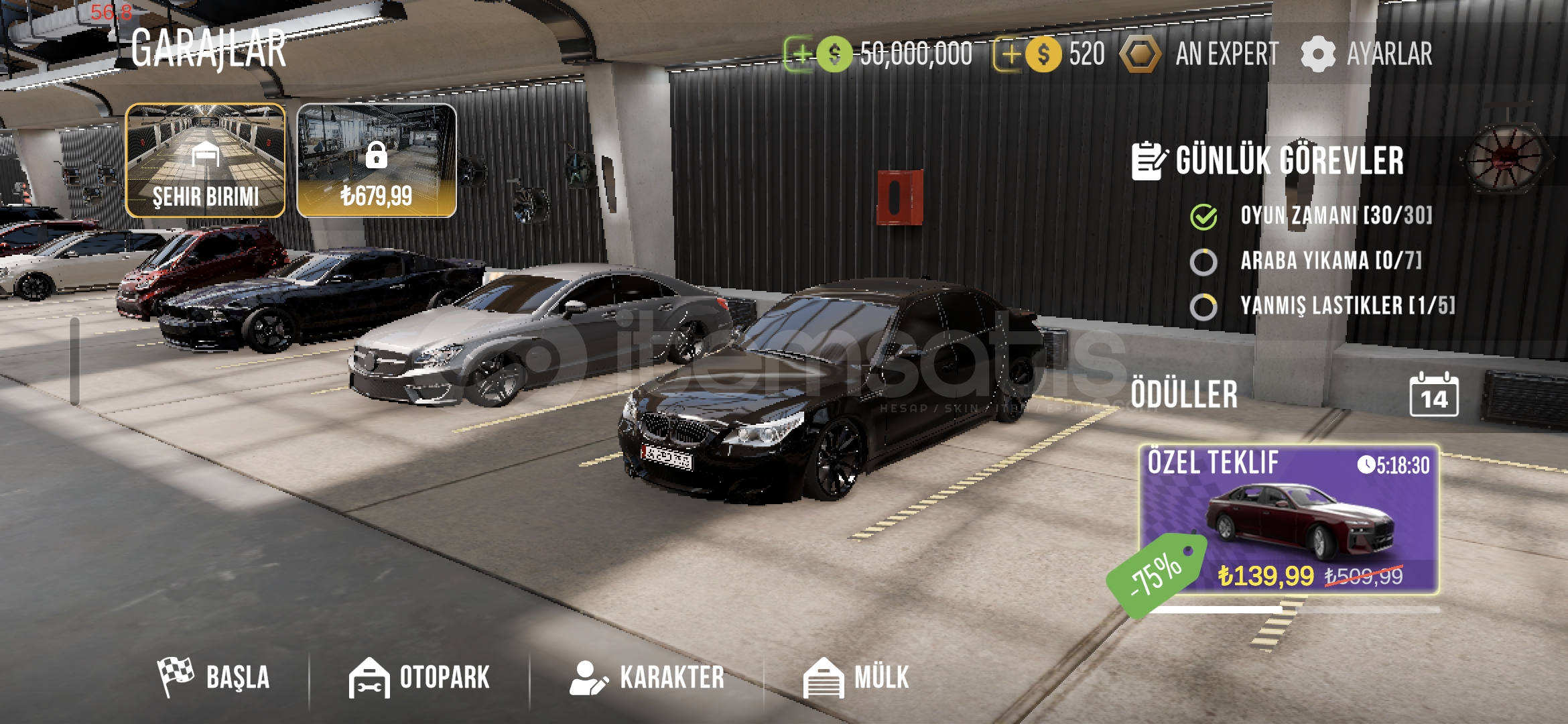This screenshot has width=1568, height=724.
Task: Start the game with Başla
Action: tap(214, 677)
